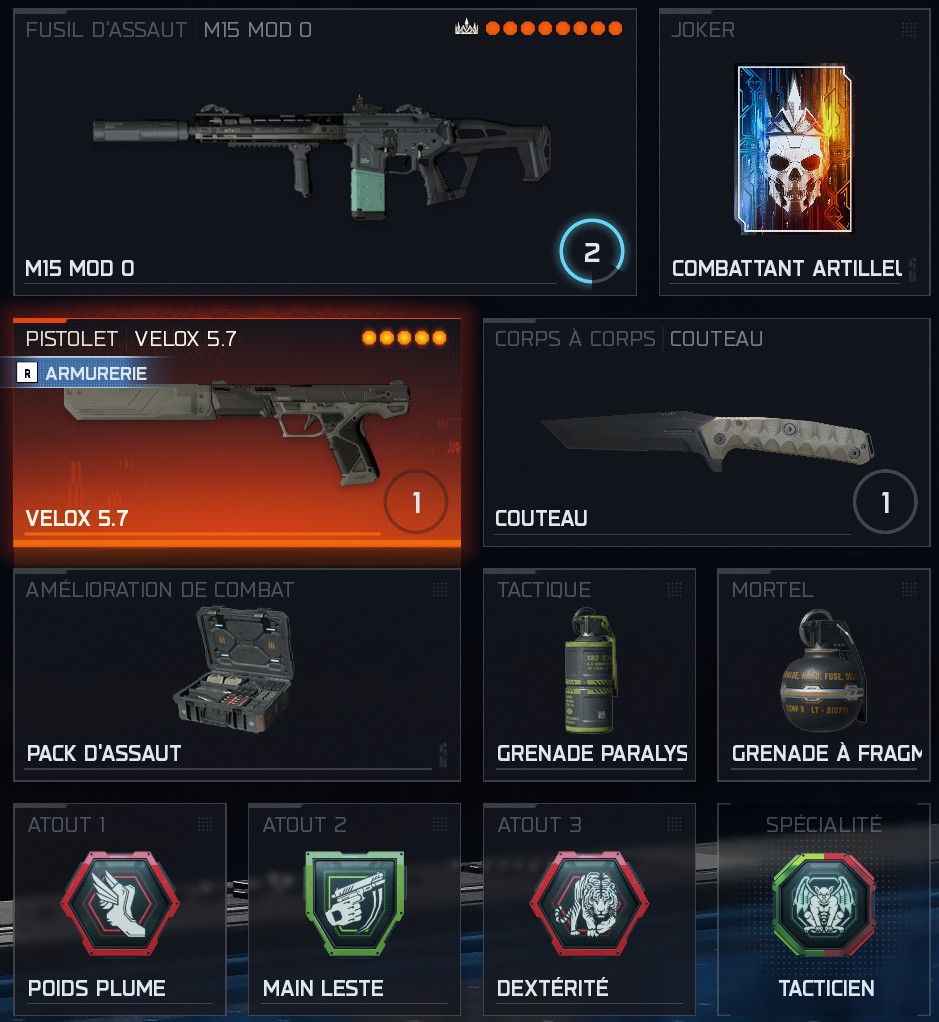Select the Poids Plume perk in Atout 1
Viewport: 939px width, 1022px height.
pos(120,909)
